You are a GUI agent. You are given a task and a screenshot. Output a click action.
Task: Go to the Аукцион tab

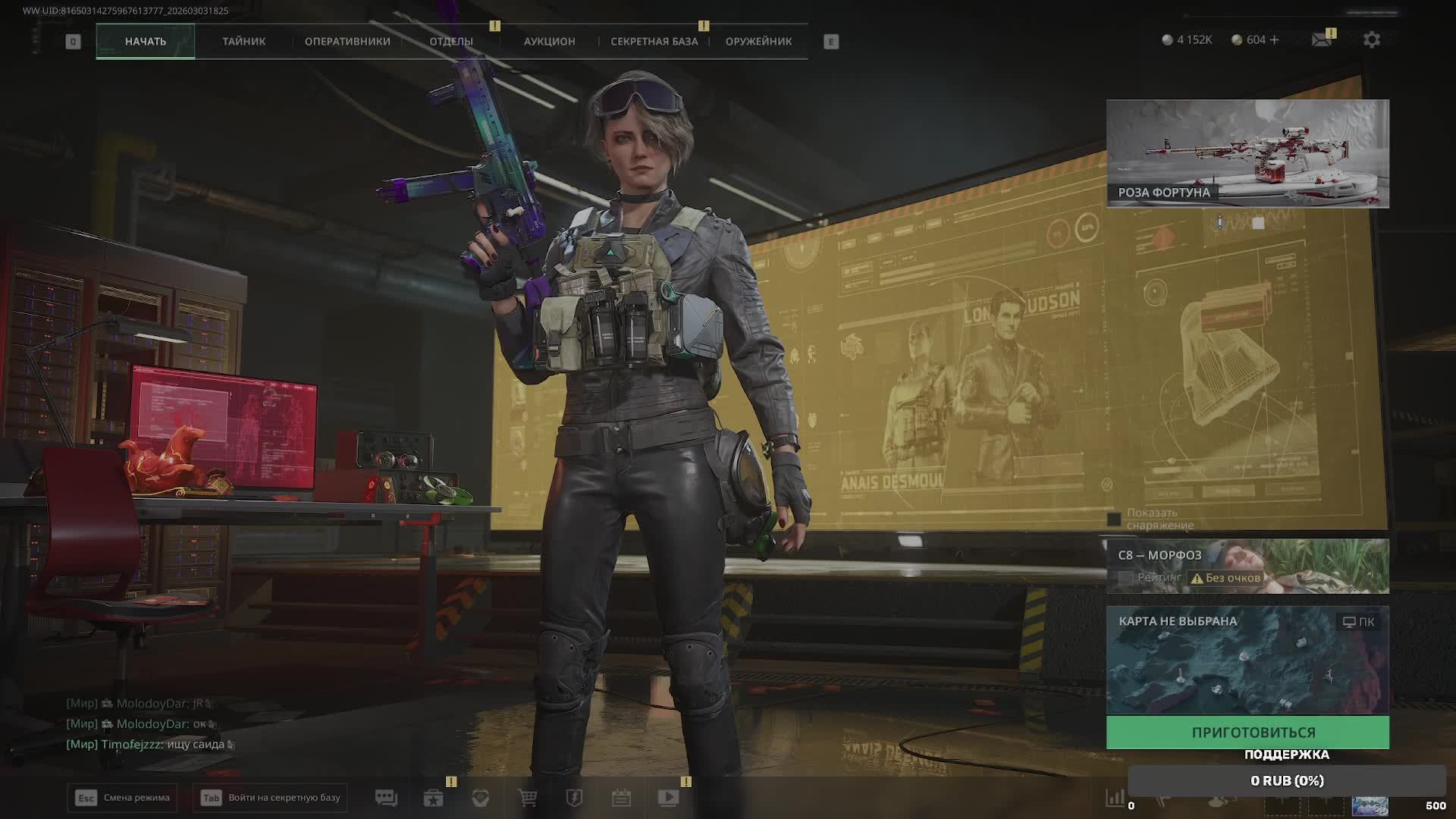click(549, 41)
